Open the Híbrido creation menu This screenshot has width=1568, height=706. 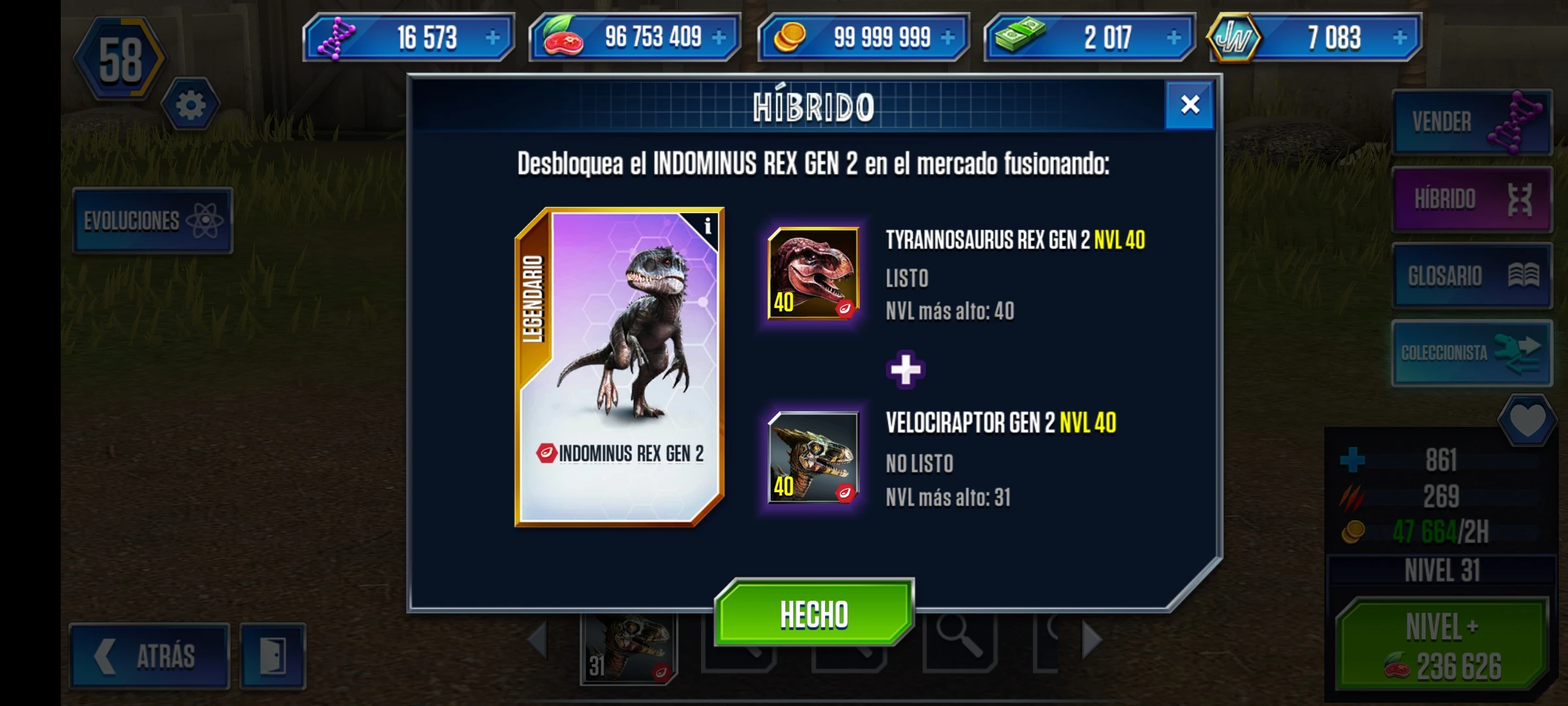tap(1471, 198)
